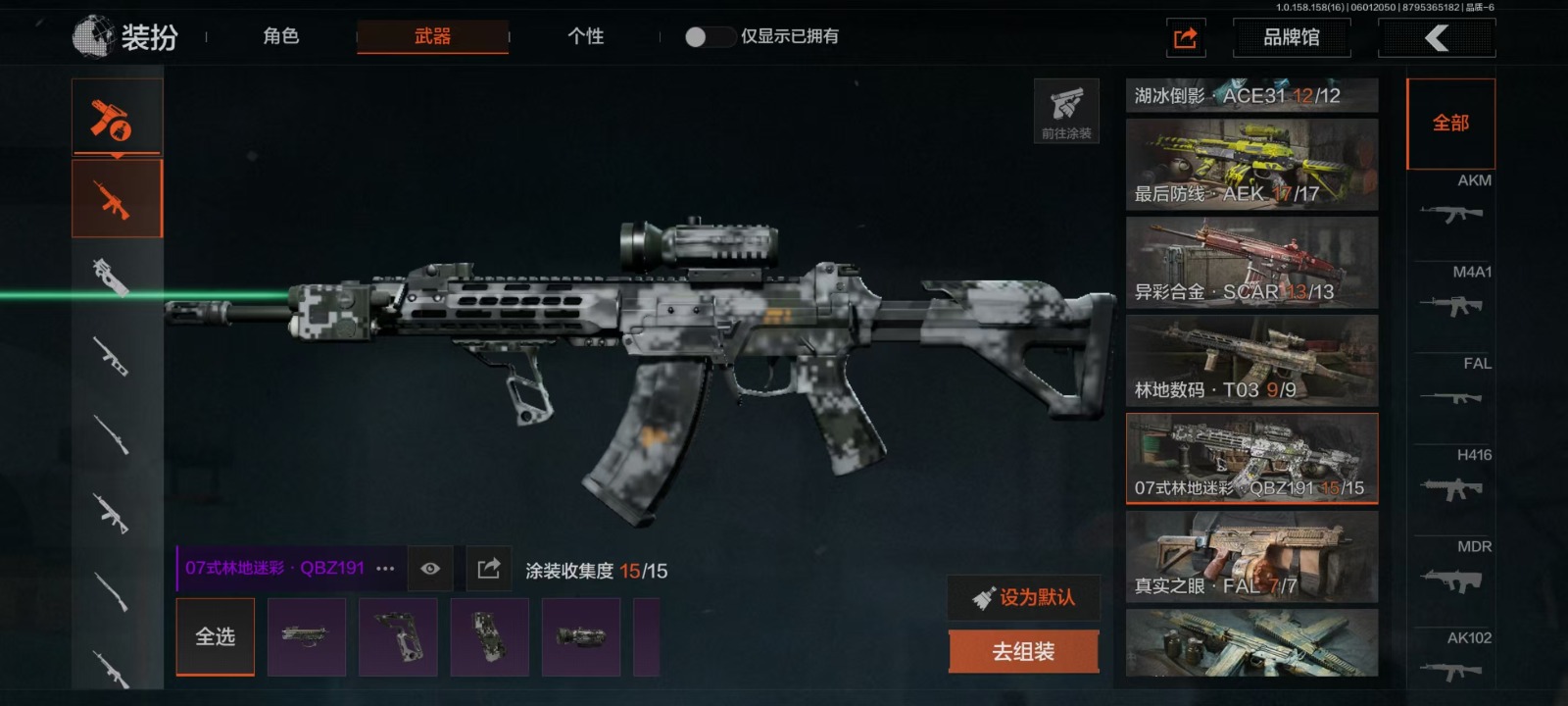Select the scope attachment thumbnail
1568x706 pixels.
click(x=581, y=637)
